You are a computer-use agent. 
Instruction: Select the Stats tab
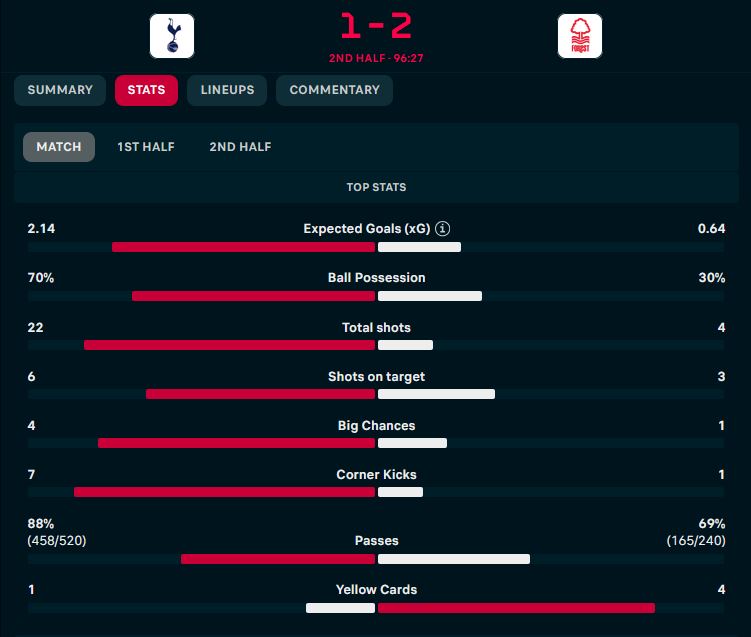click(146, 90)
